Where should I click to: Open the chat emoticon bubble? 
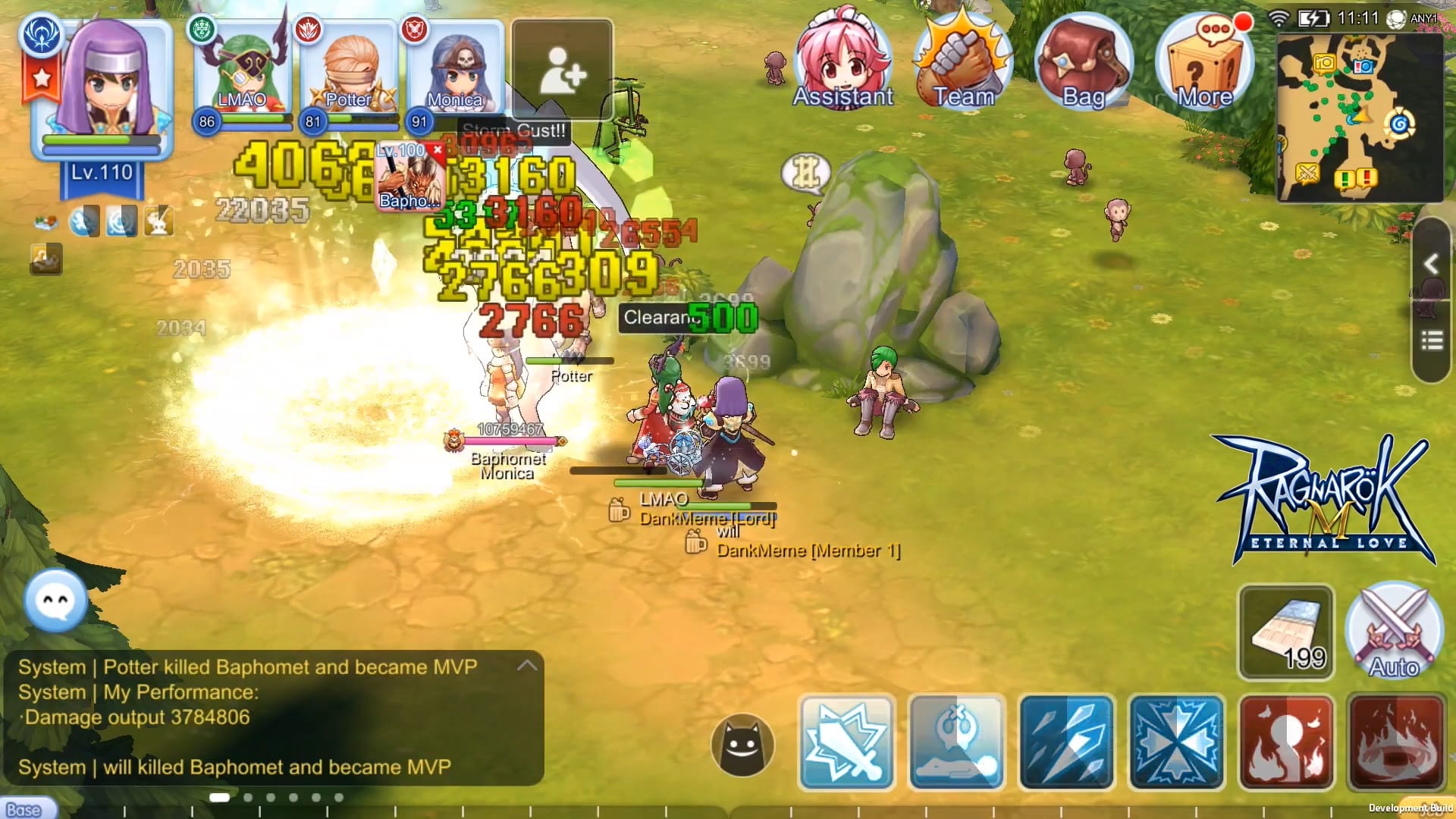coord(55,600)
